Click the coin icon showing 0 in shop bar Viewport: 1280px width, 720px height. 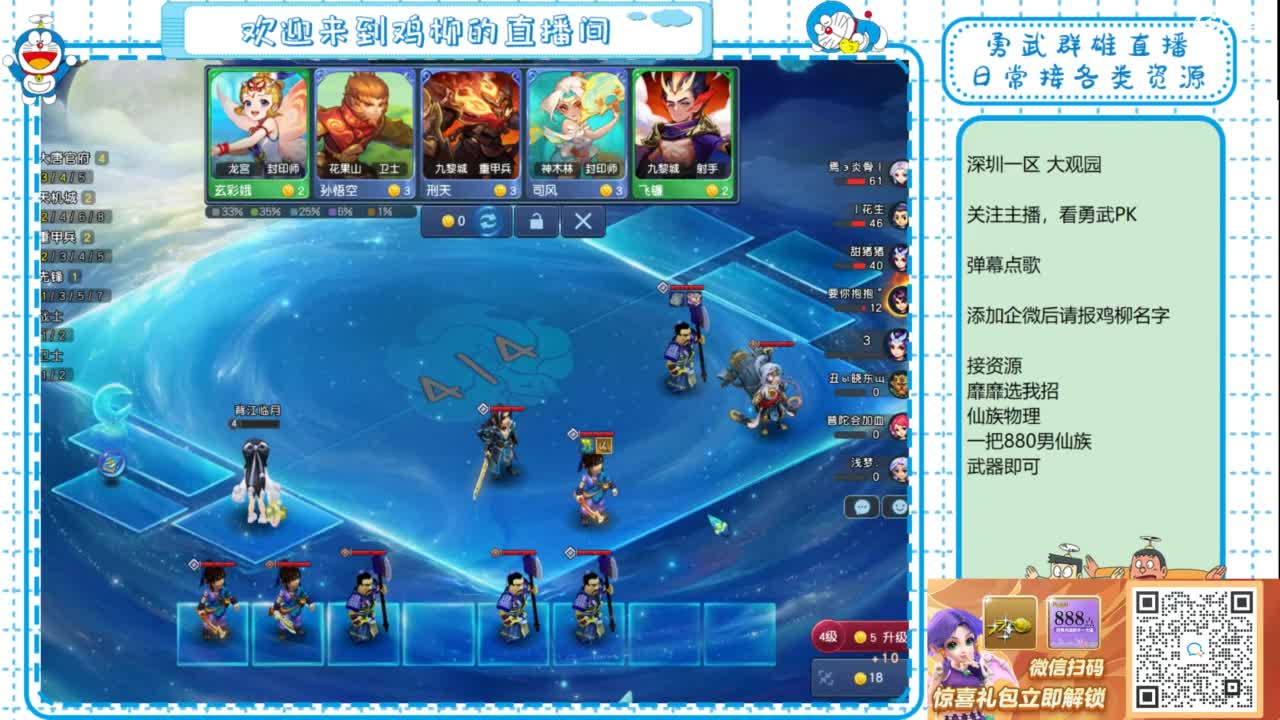point(452,222)
